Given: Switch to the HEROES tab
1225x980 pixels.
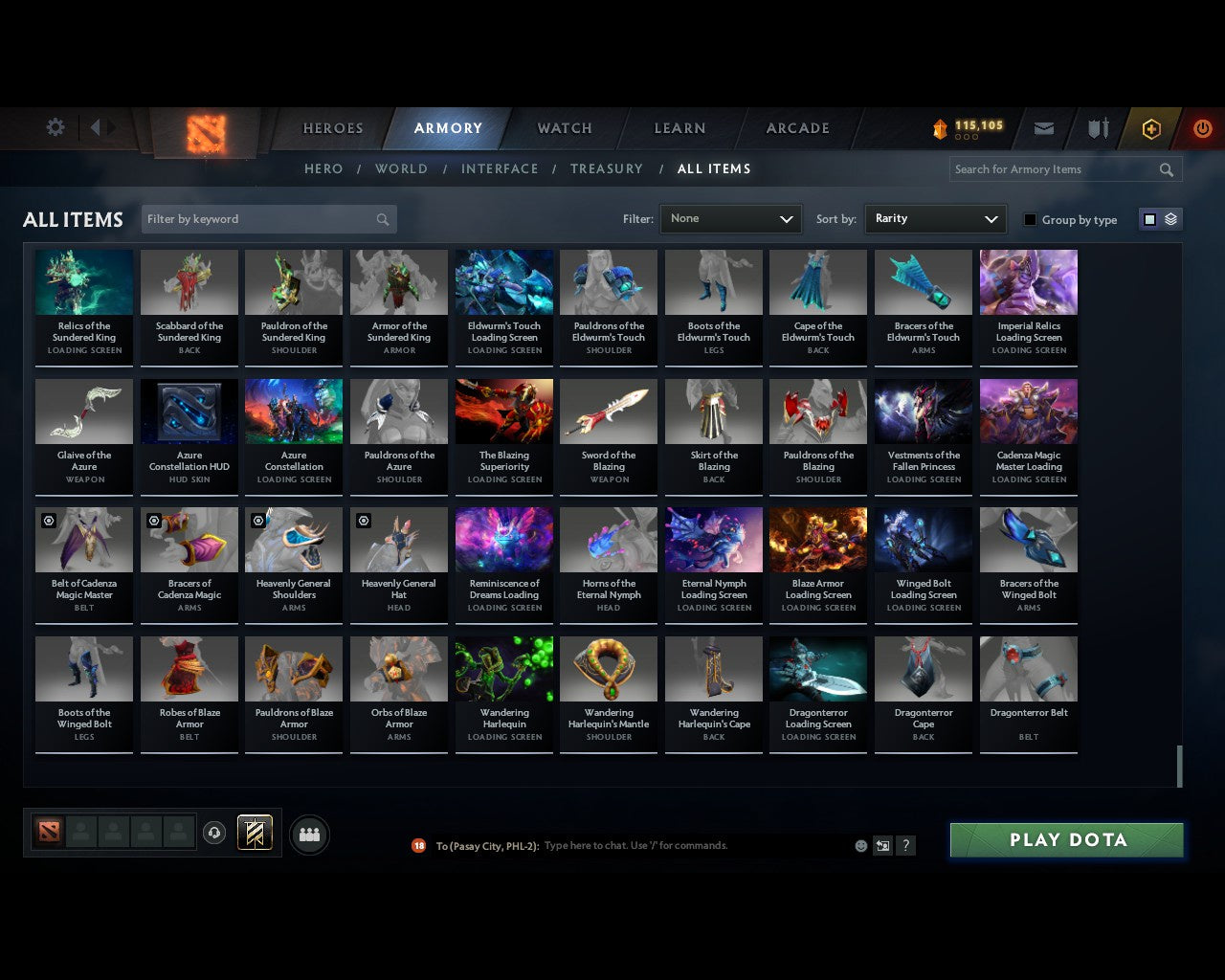Looking at the screenshot, I should click(332, 127).
